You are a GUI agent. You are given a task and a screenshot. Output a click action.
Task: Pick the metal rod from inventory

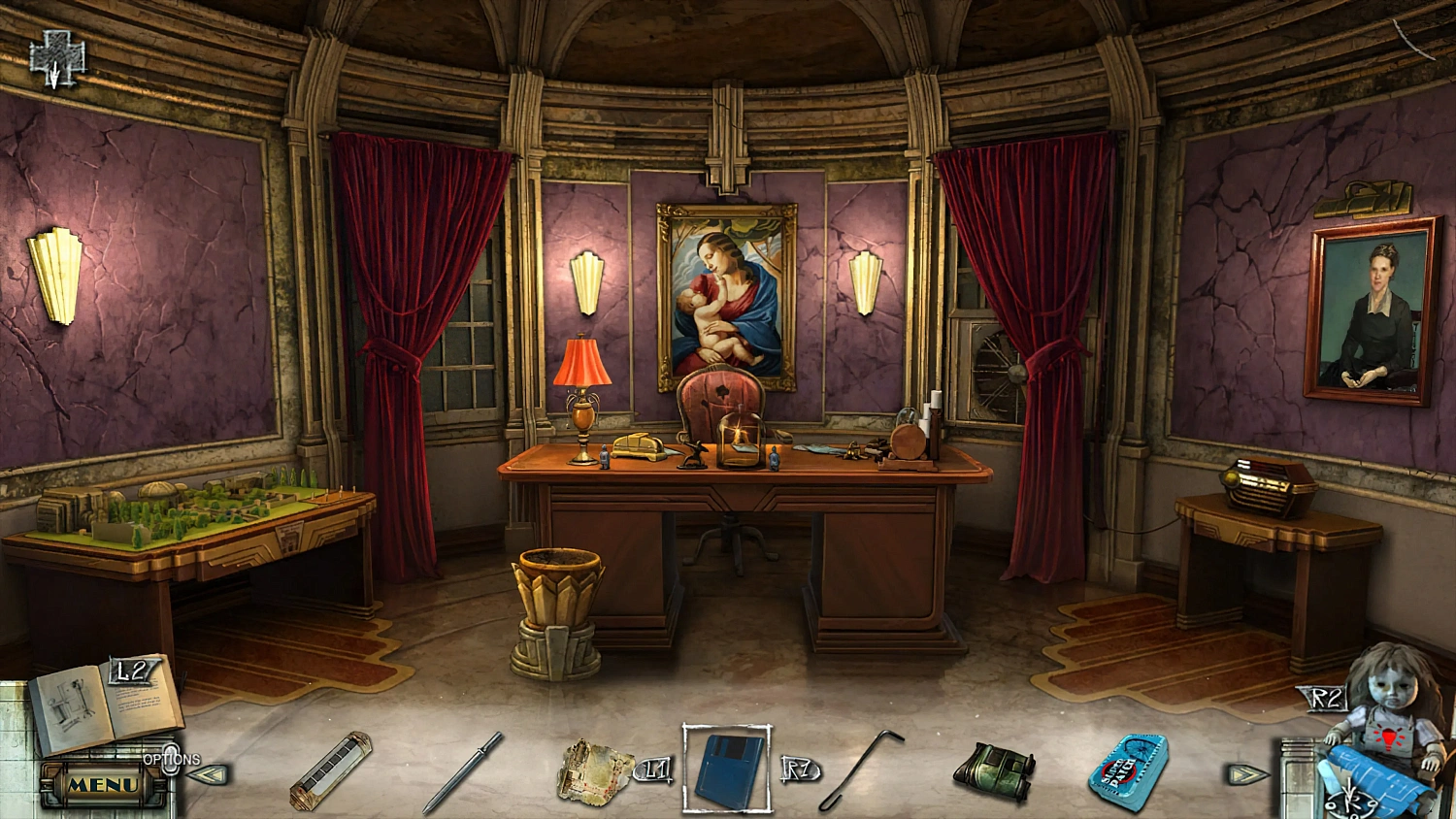(x=463, y=772)
